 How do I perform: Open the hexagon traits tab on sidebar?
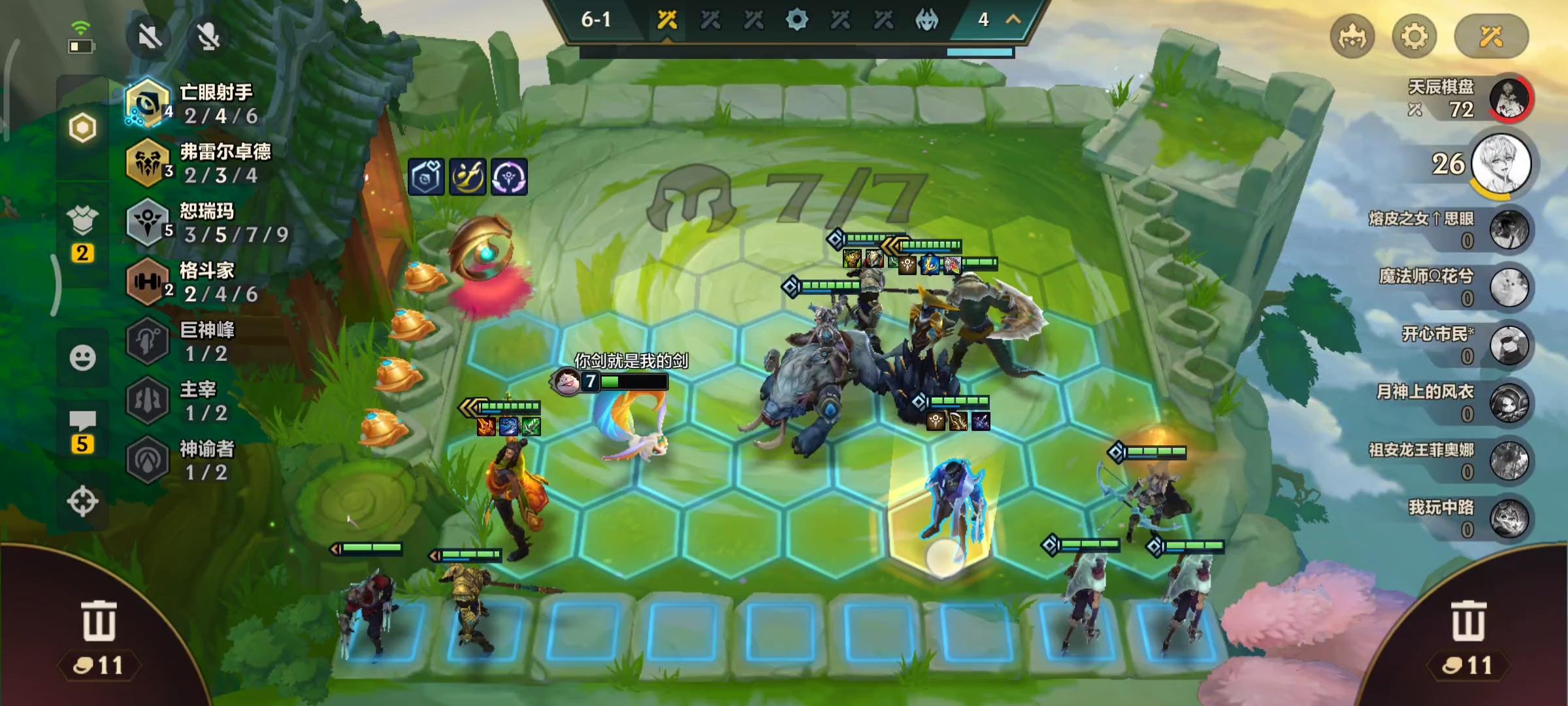82,127
